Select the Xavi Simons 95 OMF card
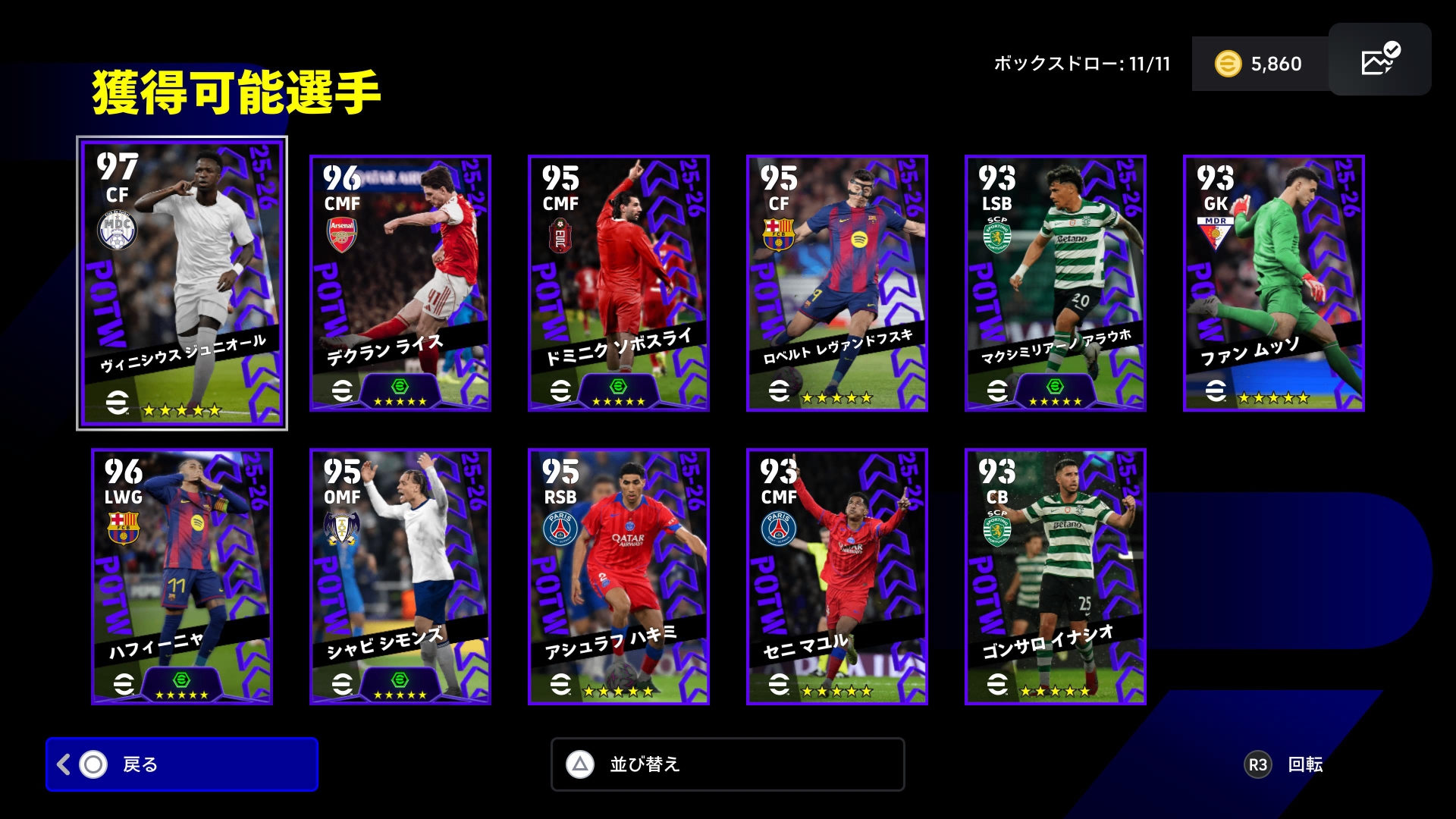1456x819 pixels. coord(400,576)
